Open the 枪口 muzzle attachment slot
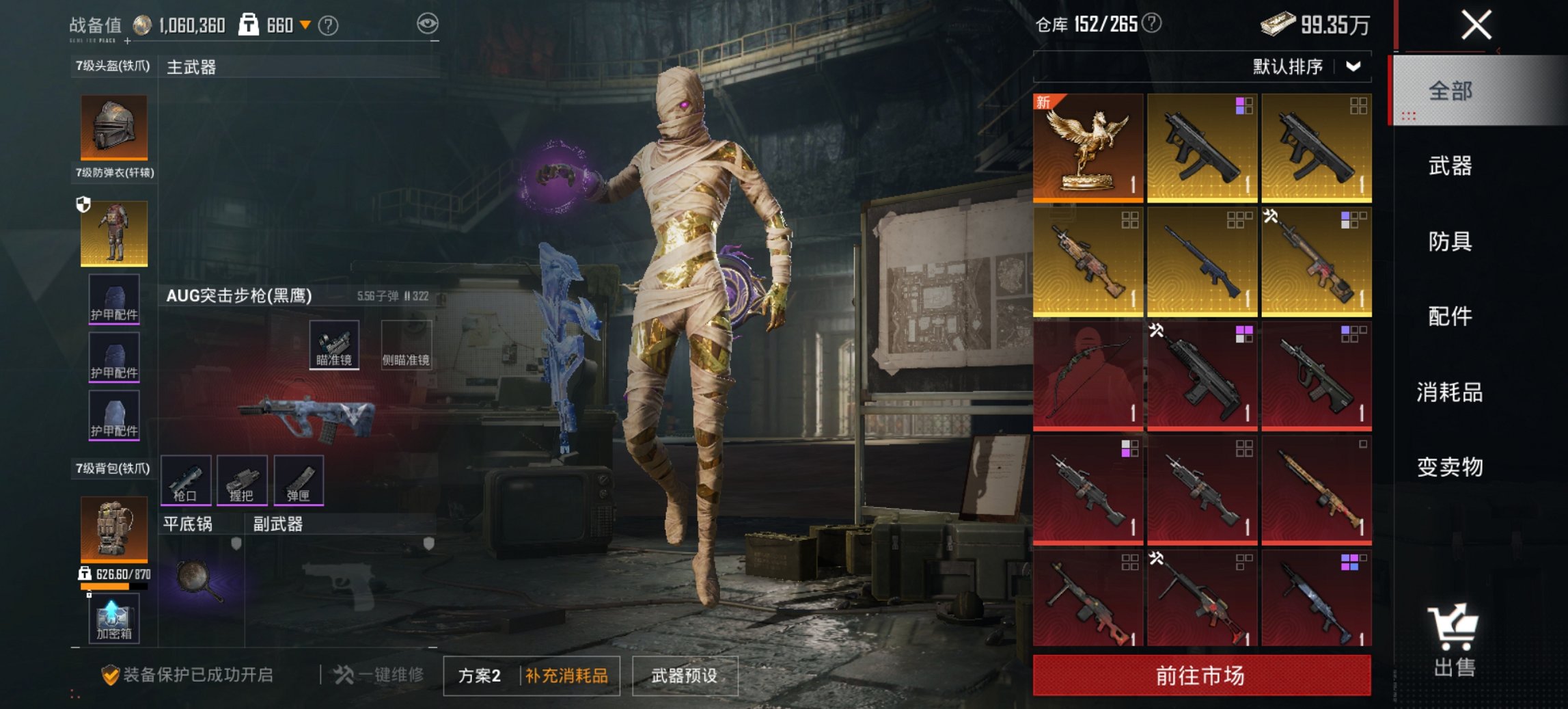1568x709 pixels. [x=187, y=481]
